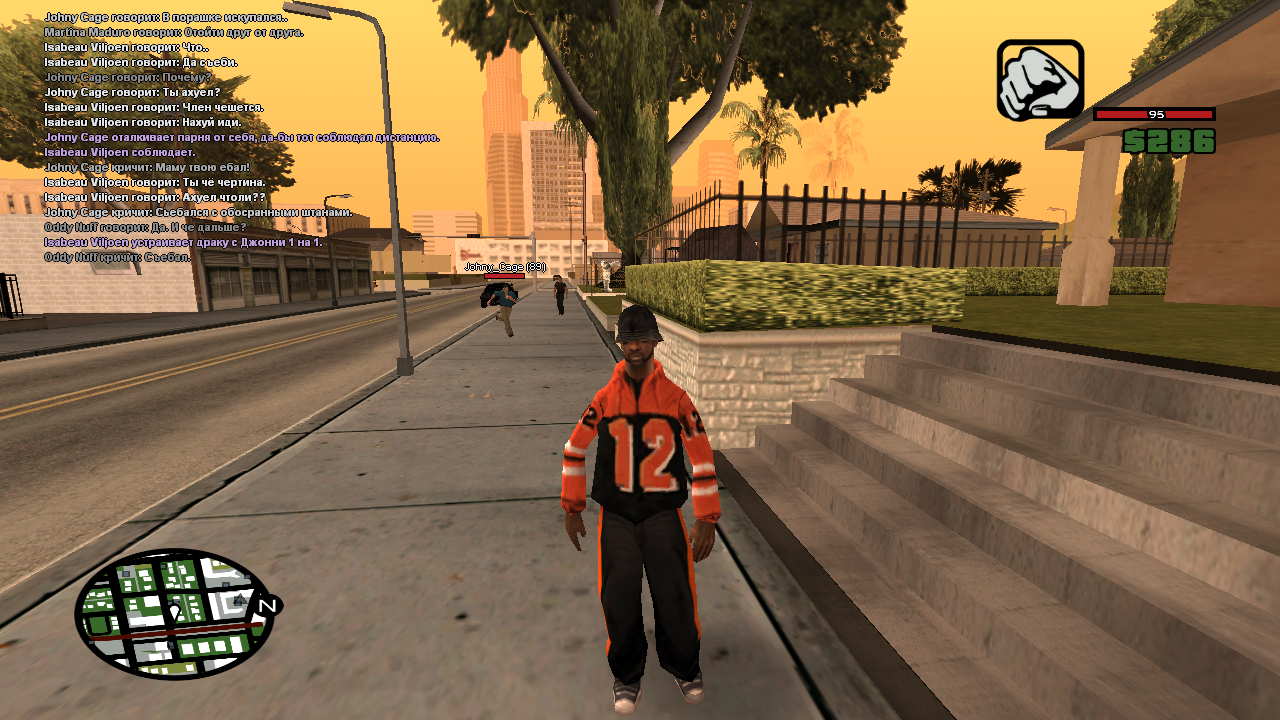Image resolution: width=1280 pixels, height=720 pixels.
Task: Open the circular radar minimap
Action: point(172,613)
